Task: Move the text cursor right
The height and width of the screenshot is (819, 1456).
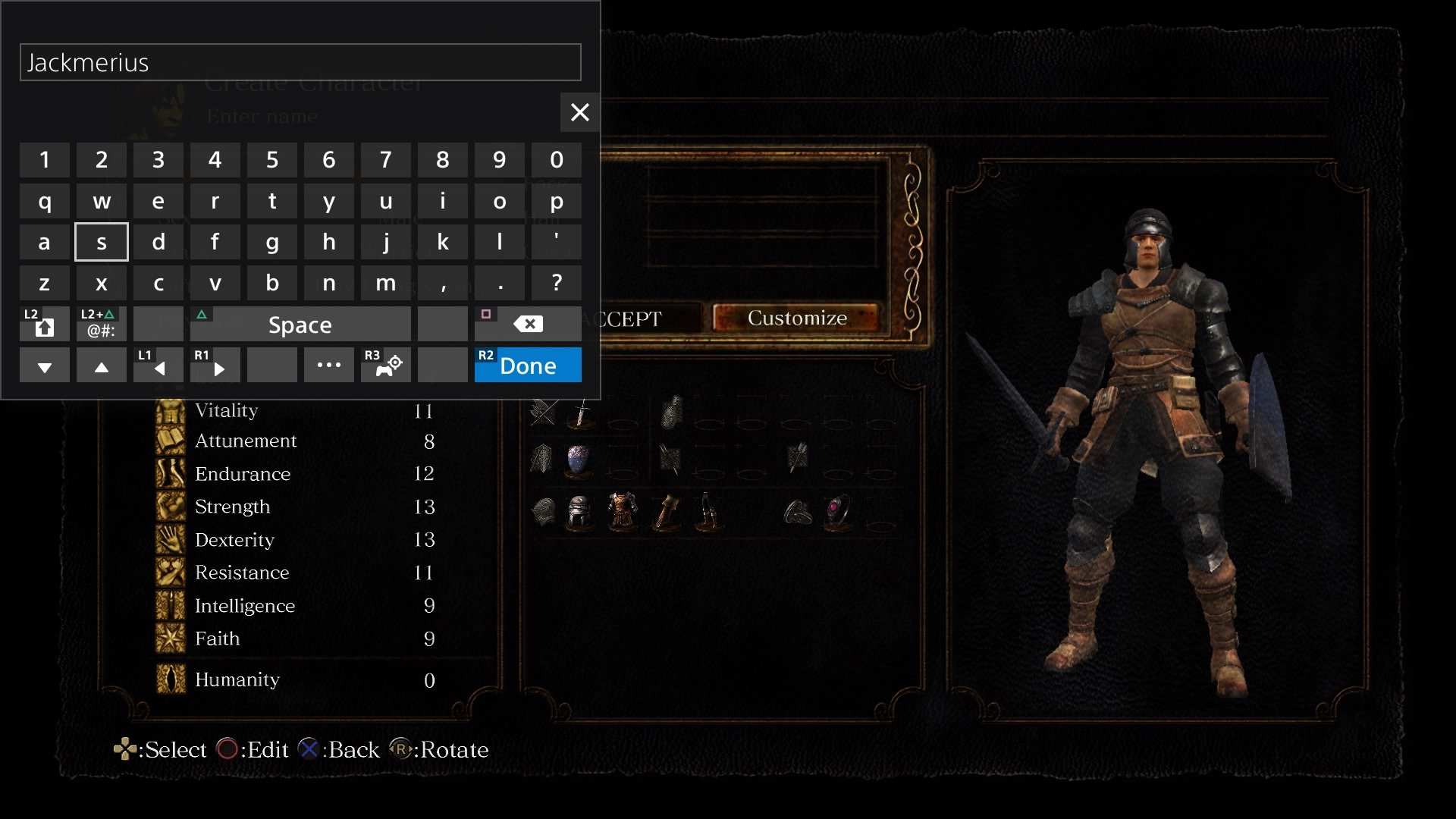Action: pyautogui.click(x=215, y=366)
